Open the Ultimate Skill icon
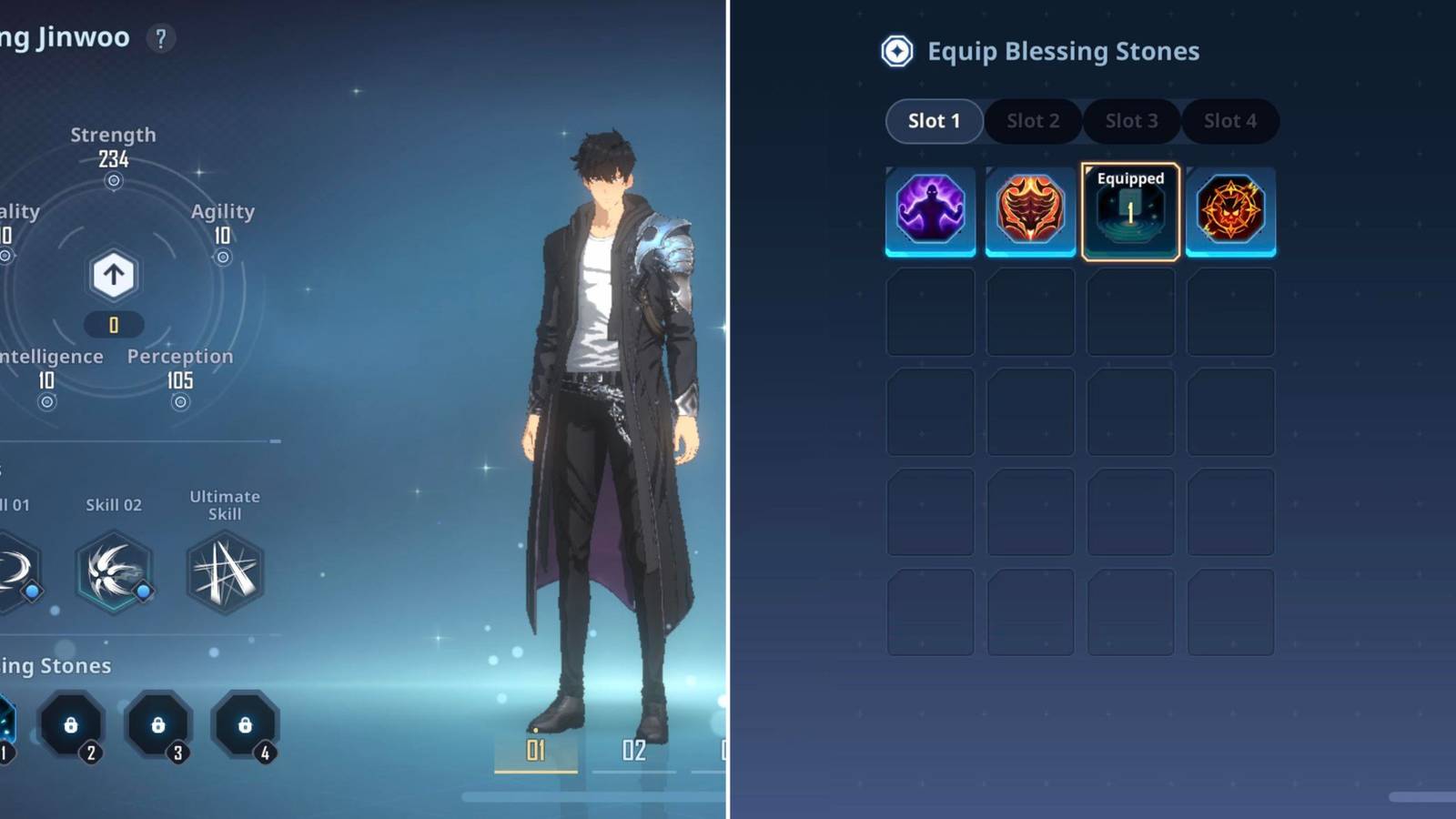Screen dimensions: 1456x819 224,571
